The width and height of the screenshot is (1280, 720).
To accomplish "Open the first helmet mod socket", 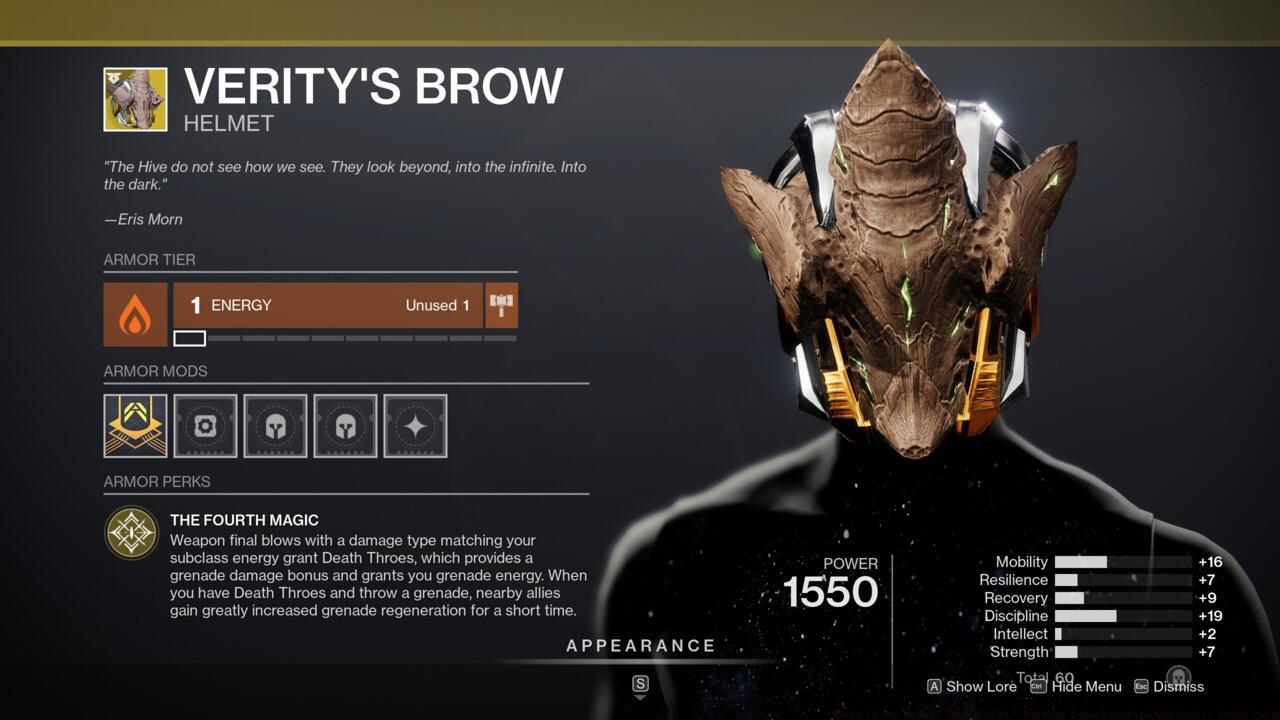I will coord(274,425).
